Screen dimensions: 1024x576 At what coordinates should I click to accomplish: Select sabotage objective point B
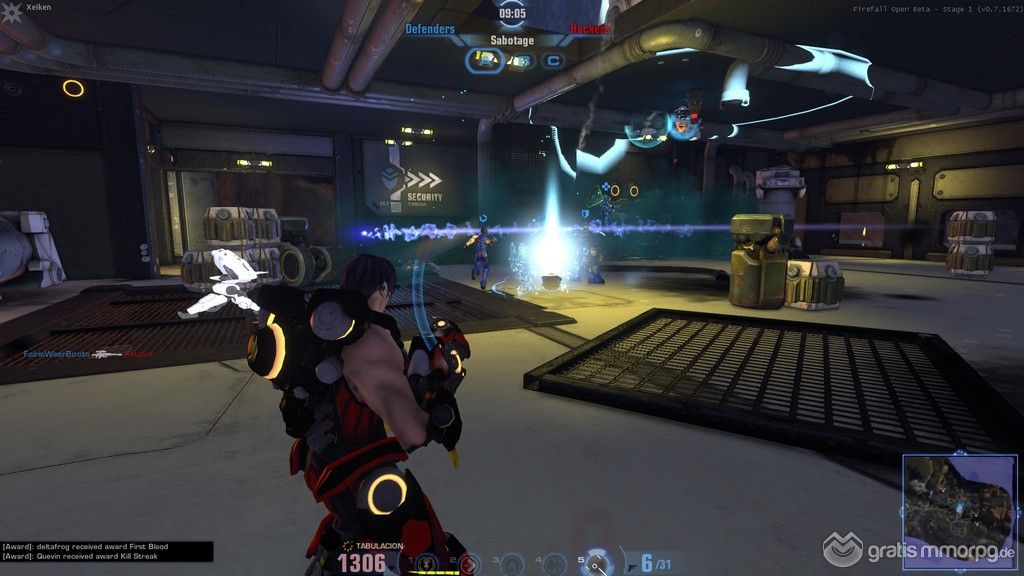[x=519, y=61]
